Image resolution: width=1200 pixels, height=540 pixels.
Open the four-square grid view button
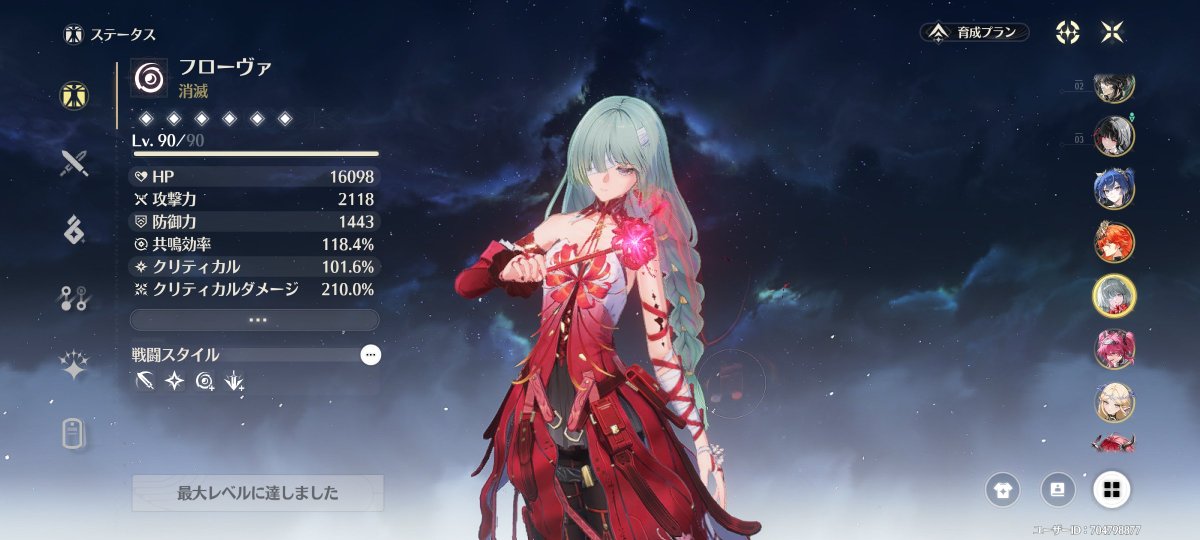pyautogui.click(x=1110, y=489)
